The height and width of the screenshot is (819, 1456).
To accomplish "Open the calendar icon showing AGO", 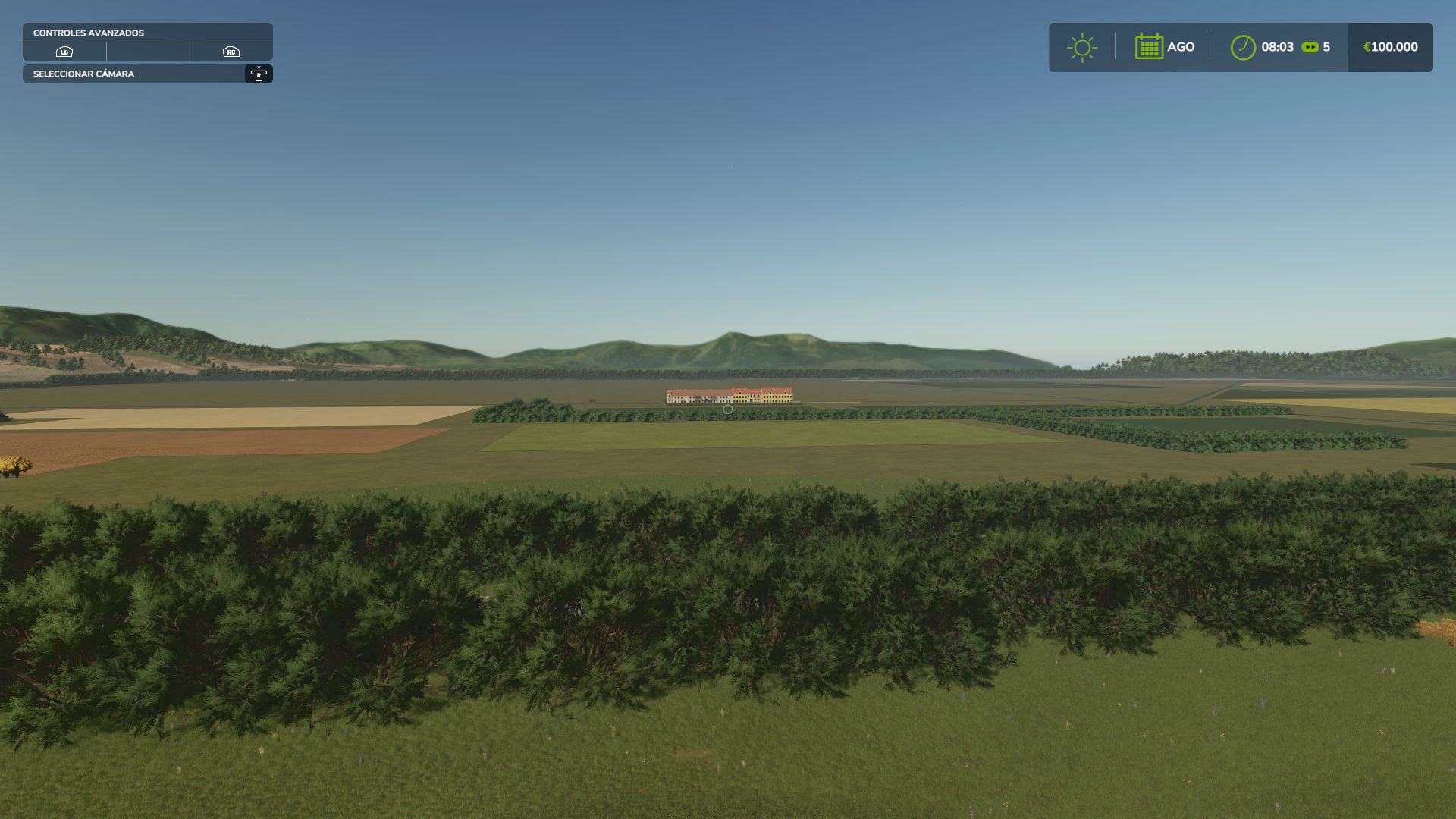I will 1149,47.
